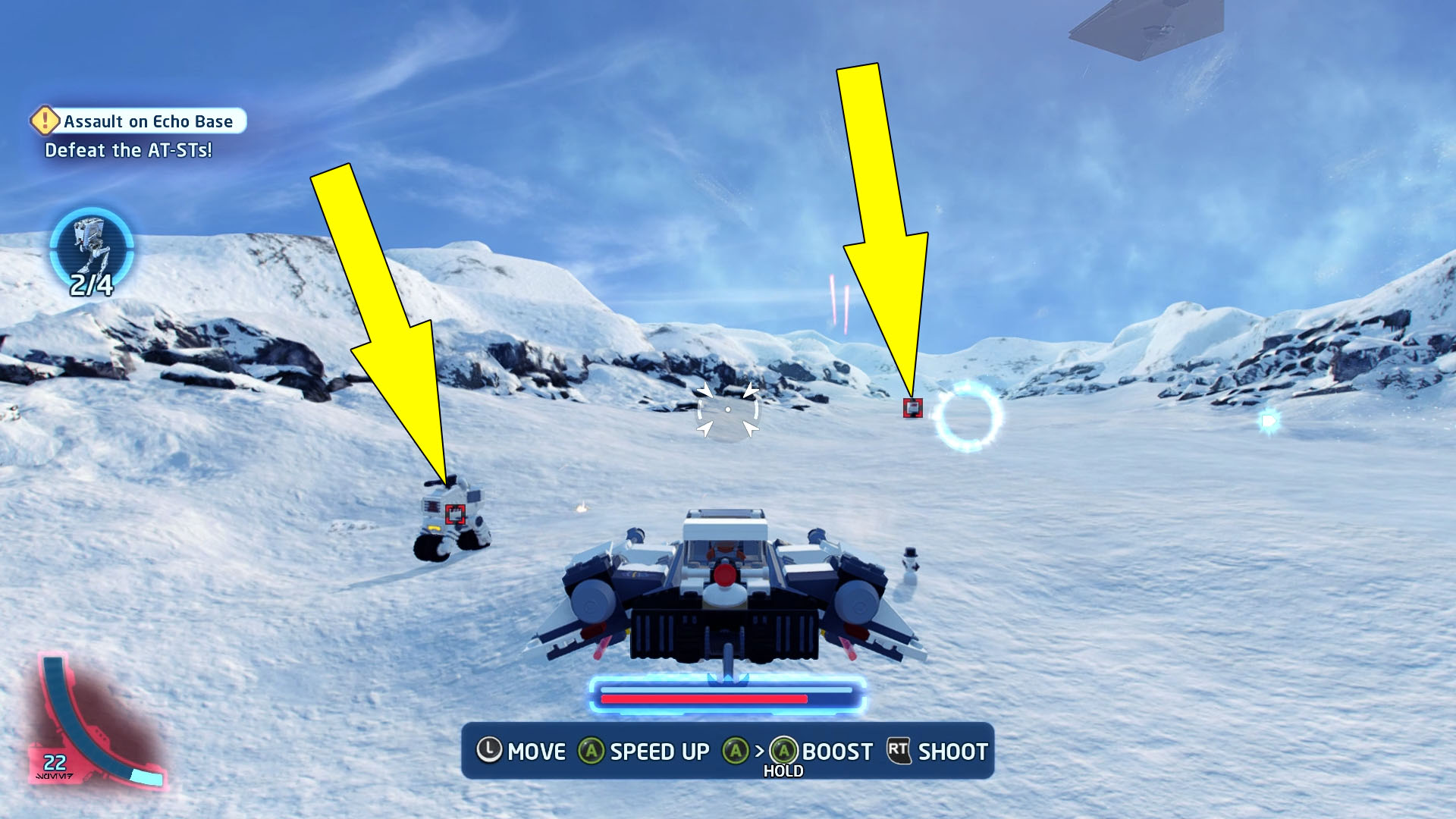This screenshot has height=819, width=1456.
Task: Click the snowspeeder's red health bar
Action: pyautogui.click(x=701, y=699)
